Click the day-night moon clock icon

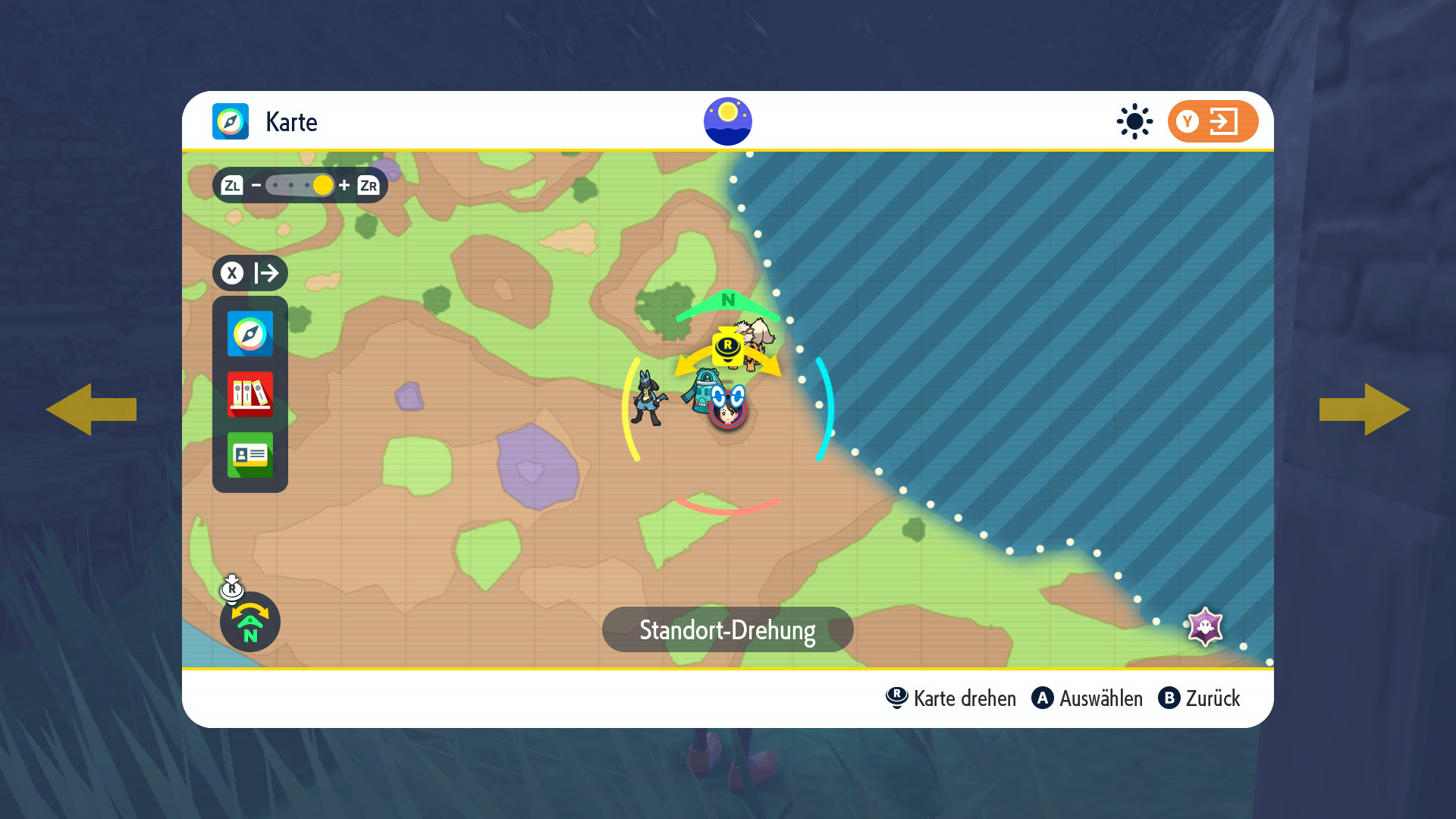coord(728,121)
